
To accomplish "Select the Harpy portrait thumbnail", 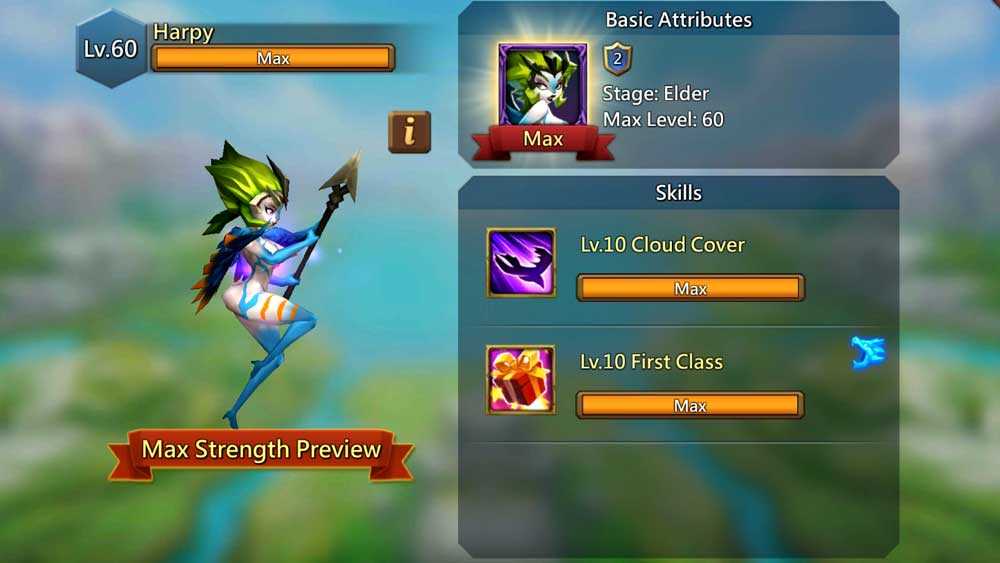I will [543, 87].
